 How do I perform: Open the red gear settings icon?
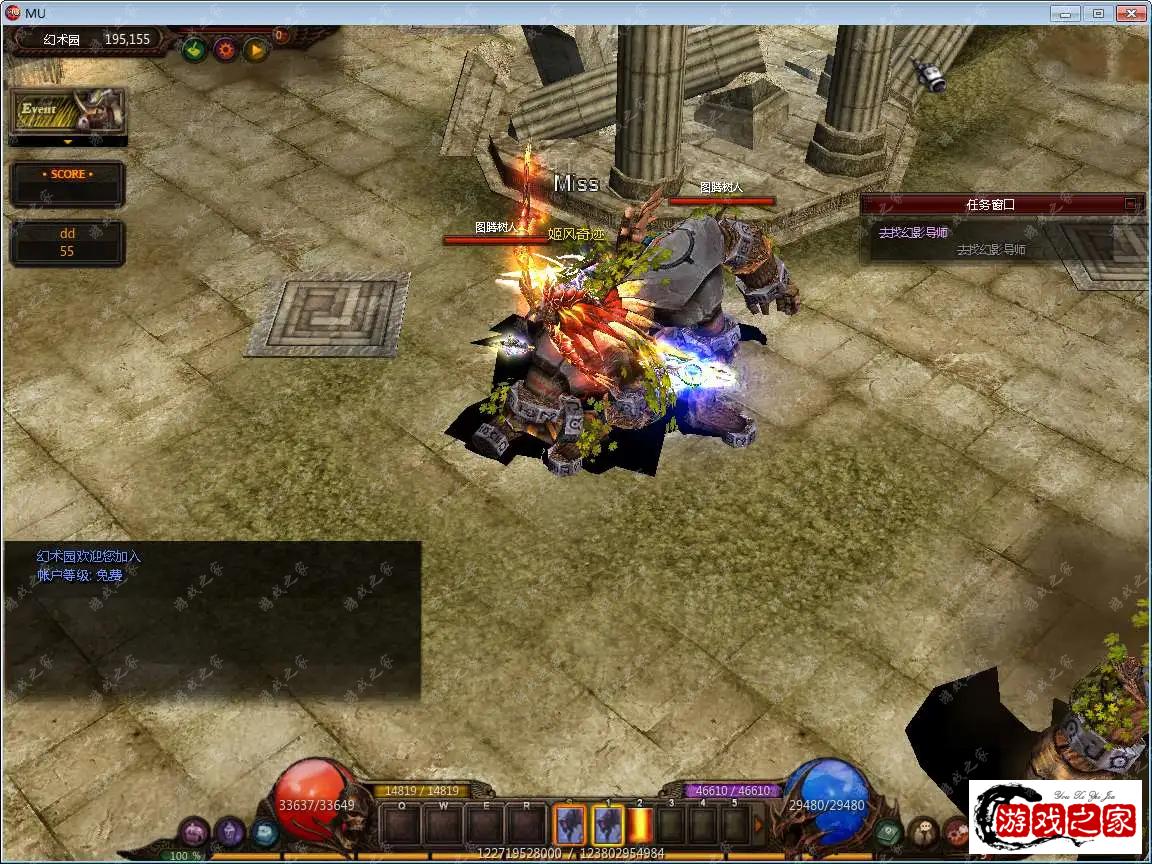(x=225, y=48)
